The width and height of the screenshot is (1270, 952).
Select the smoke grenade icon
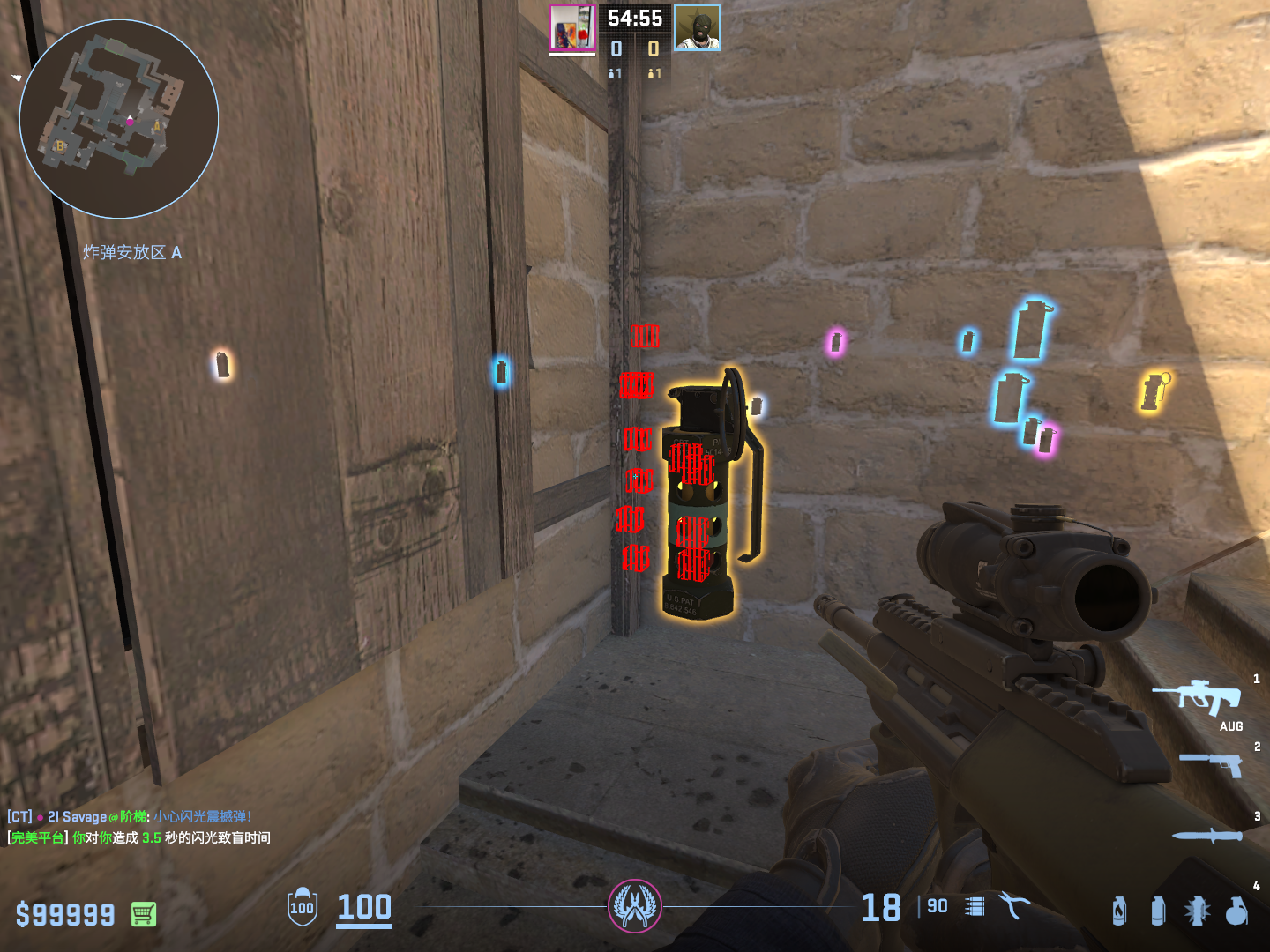tap(1158, 911)
